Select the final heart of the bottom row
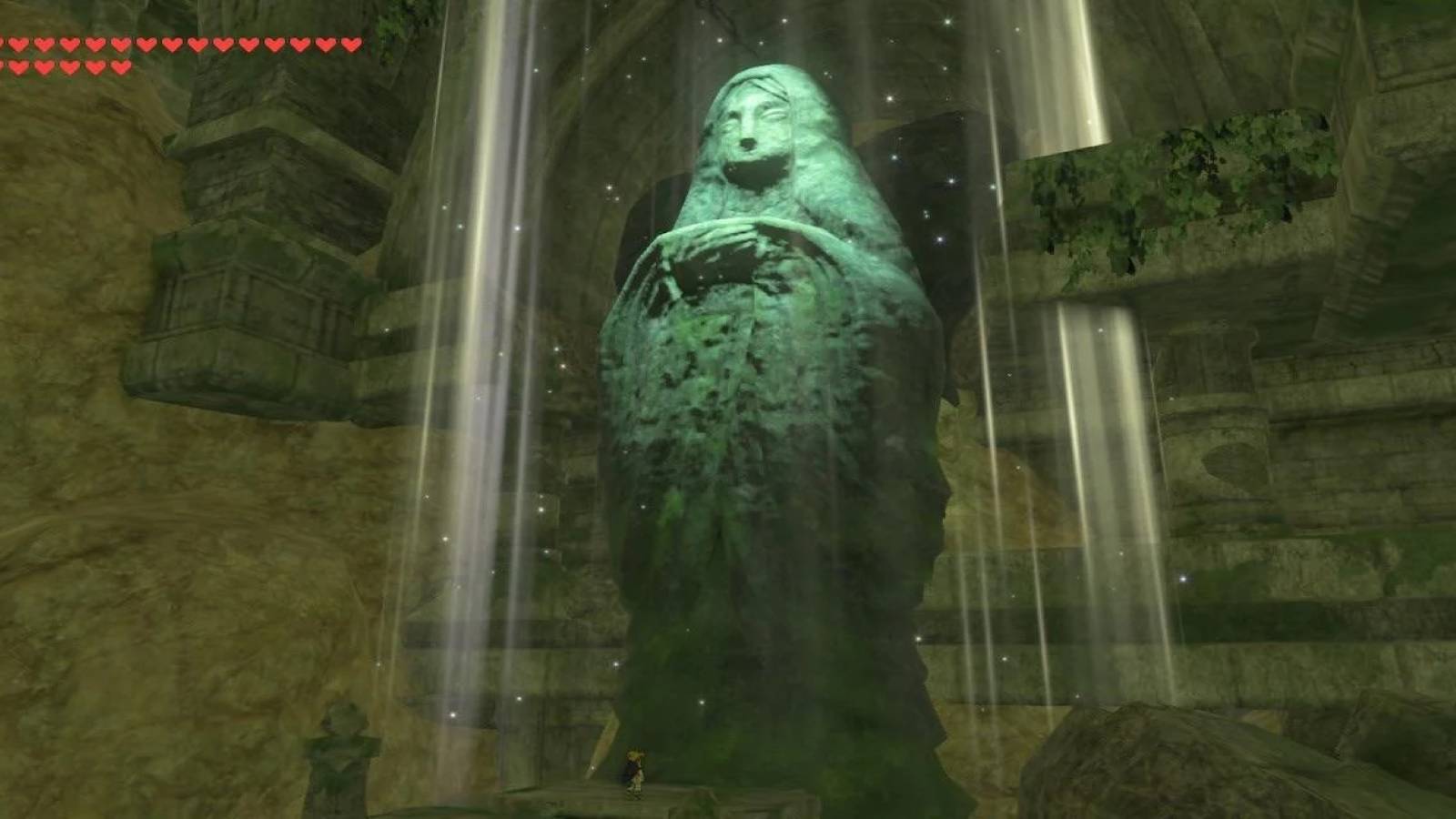1456x819 pixels. click(120, 66)
